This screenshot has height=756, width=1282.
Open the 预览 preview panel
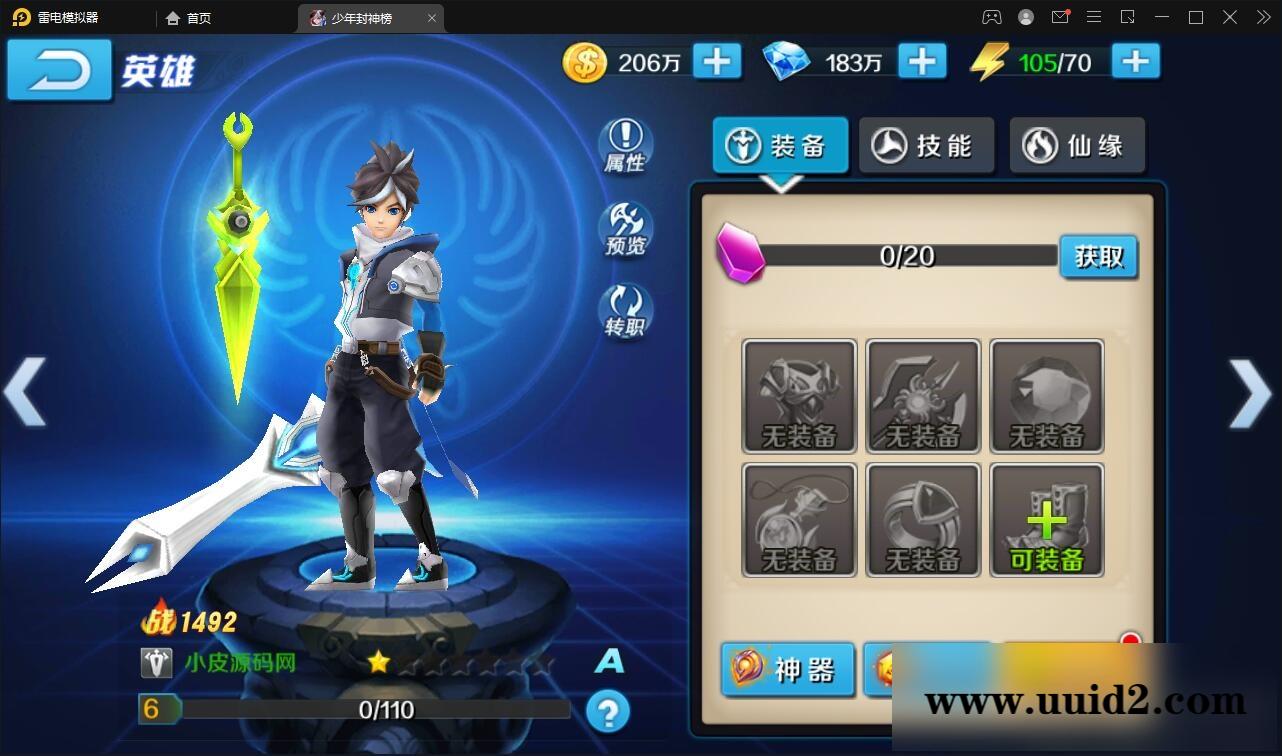[x=626, y=230]
